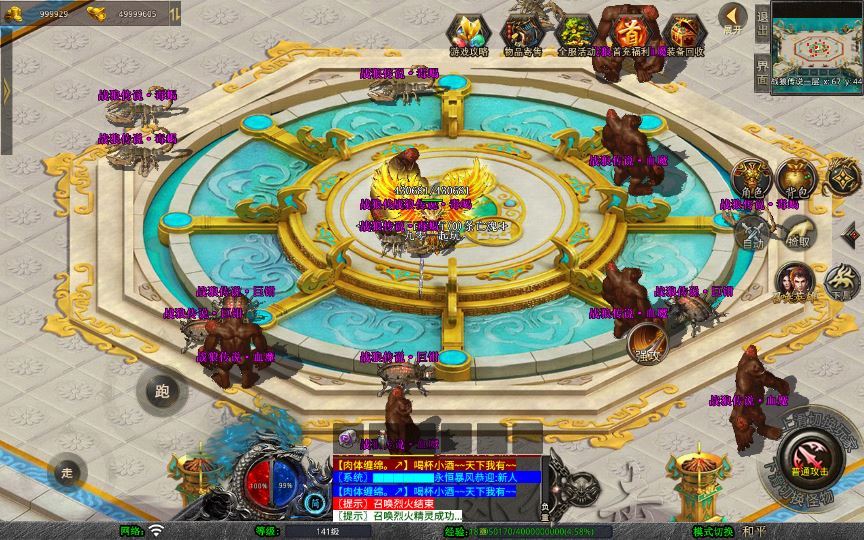
Task: Use the 强攻 strong attack skill
Action: (x=648, y=345)
